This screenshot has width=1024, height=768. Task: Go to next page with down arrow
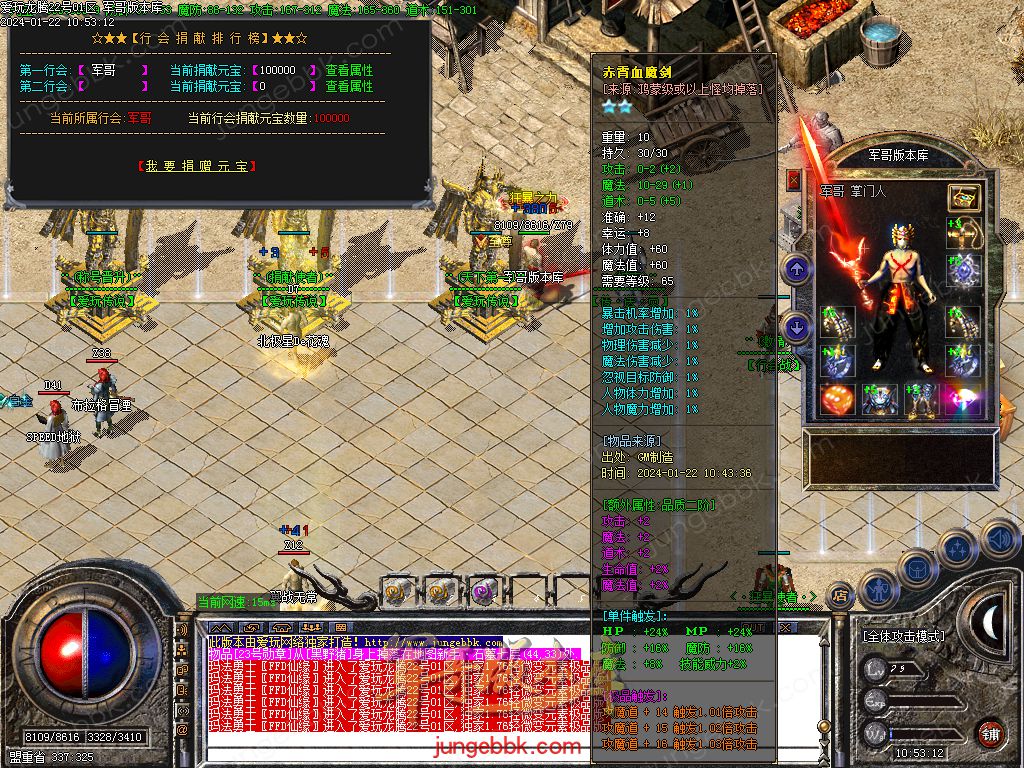796,326
